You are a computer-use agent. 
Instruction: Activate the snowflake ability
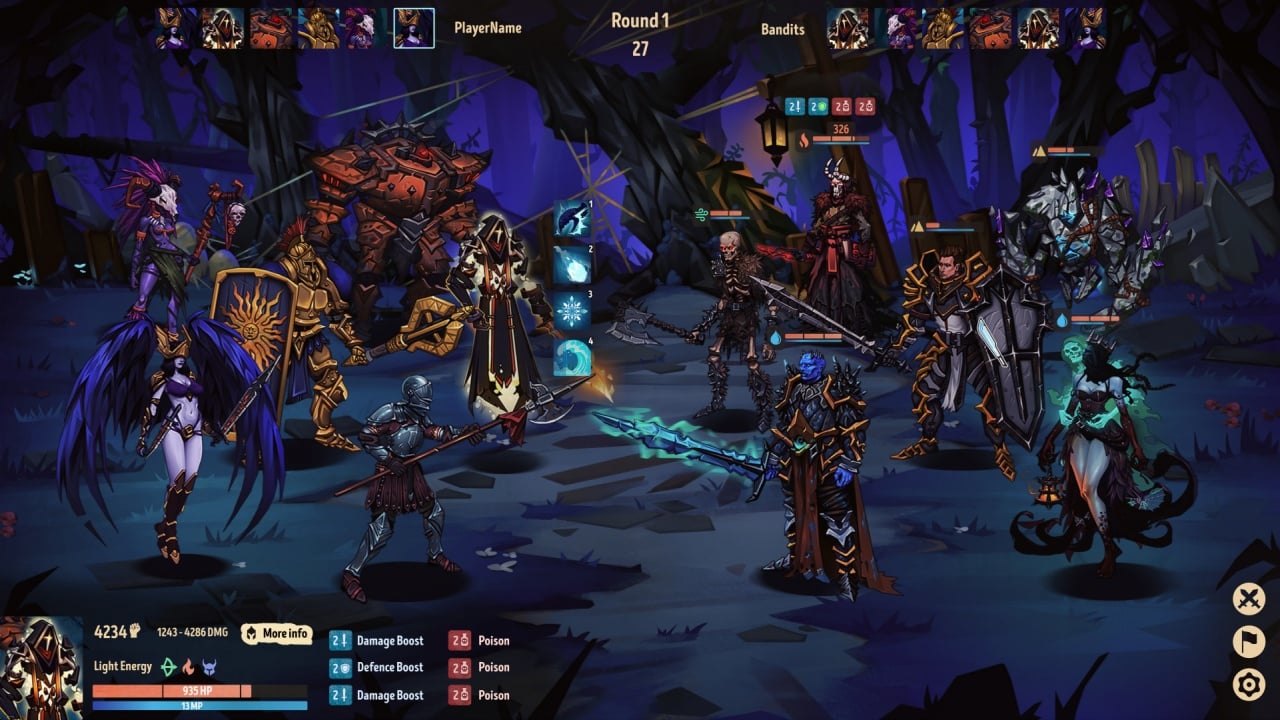coord(573,310)
